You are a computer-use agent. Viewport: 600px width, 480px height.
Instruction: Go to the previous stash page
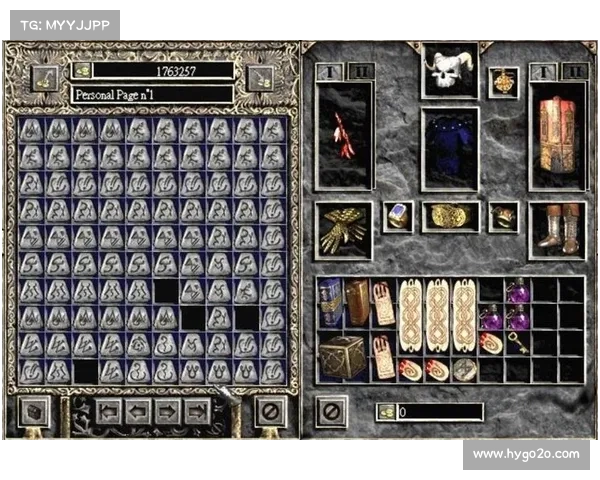tap(138, 411)
